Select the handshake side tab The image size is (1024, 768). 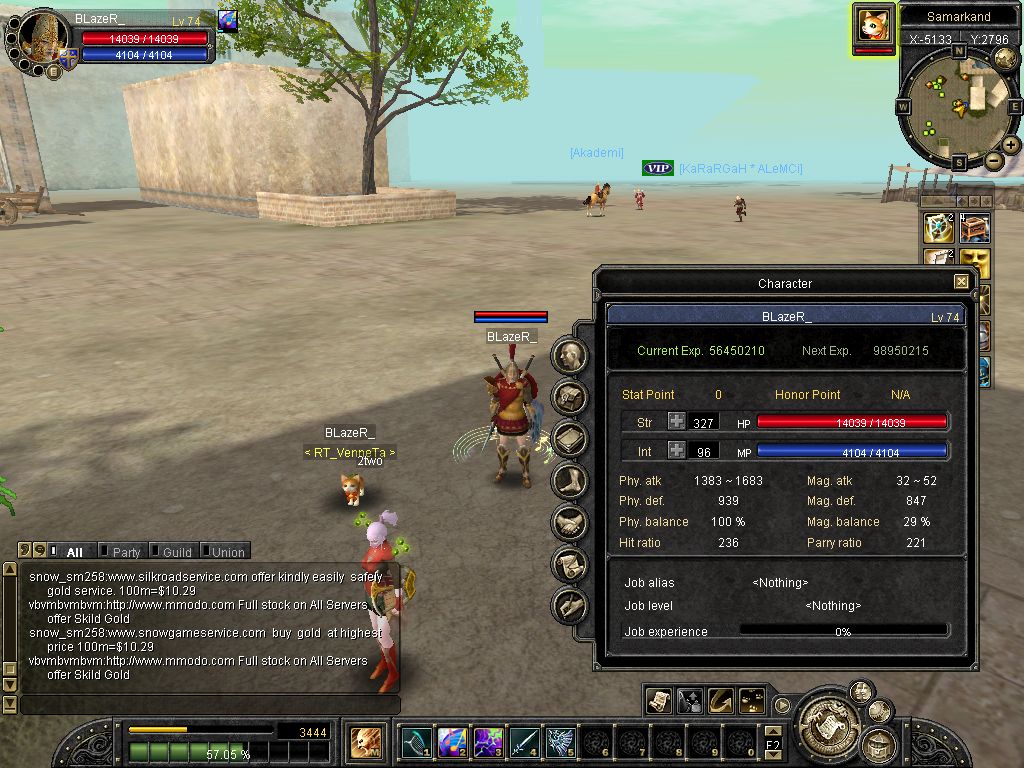click(569, 522)
